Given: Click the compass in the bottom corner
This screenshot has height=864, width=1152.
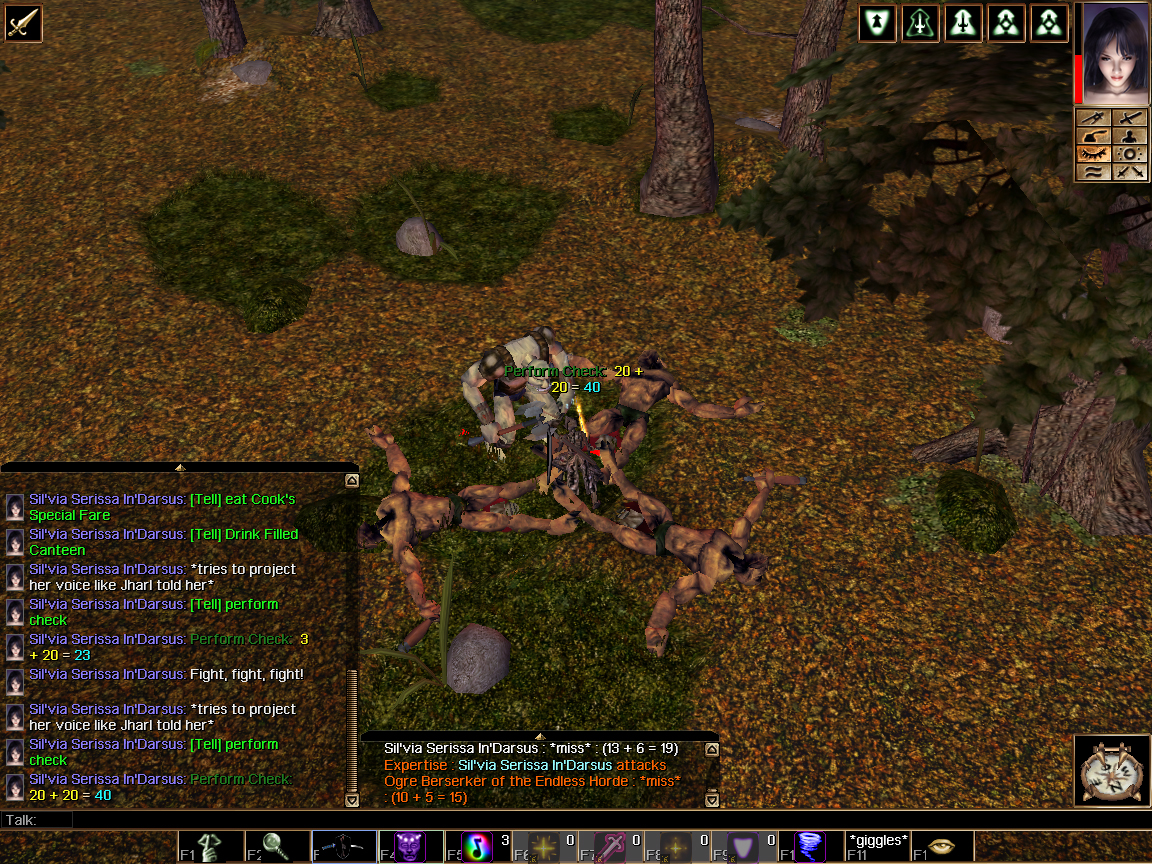Looking at the screenshot, I should [x=1112, y=770].
